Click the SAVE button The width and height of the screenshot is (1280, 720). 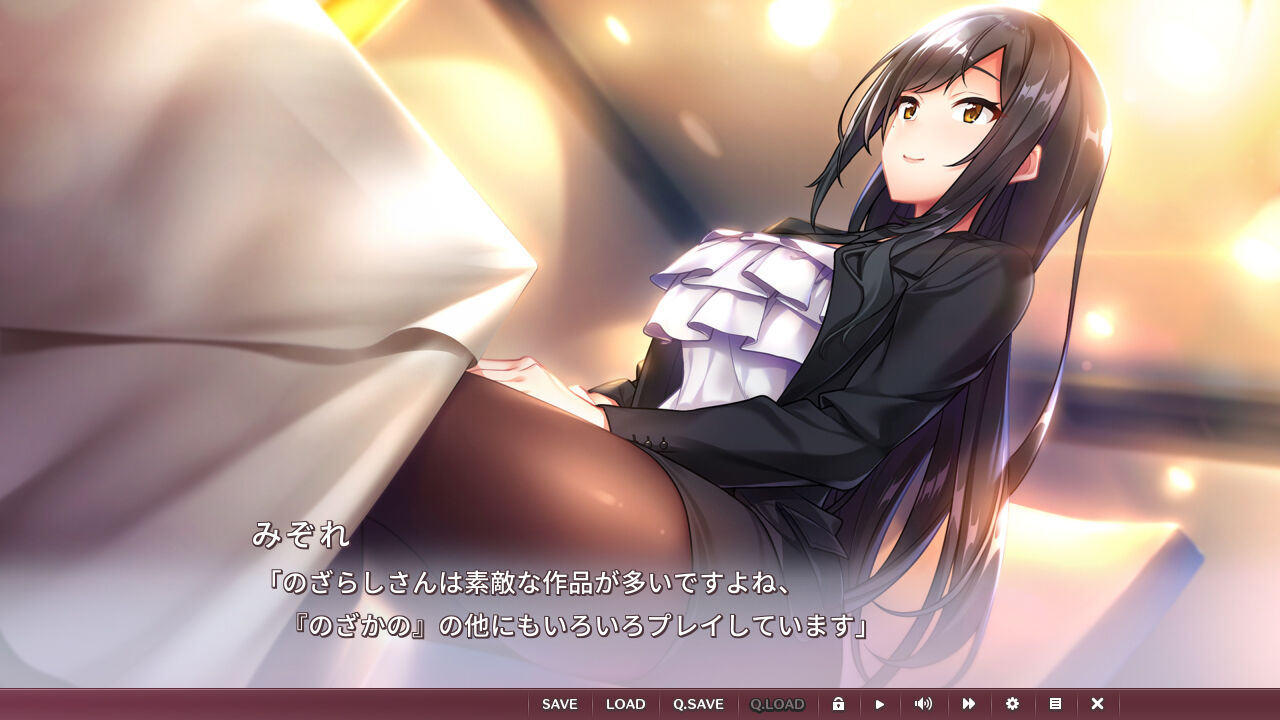[x=559, y=703]
